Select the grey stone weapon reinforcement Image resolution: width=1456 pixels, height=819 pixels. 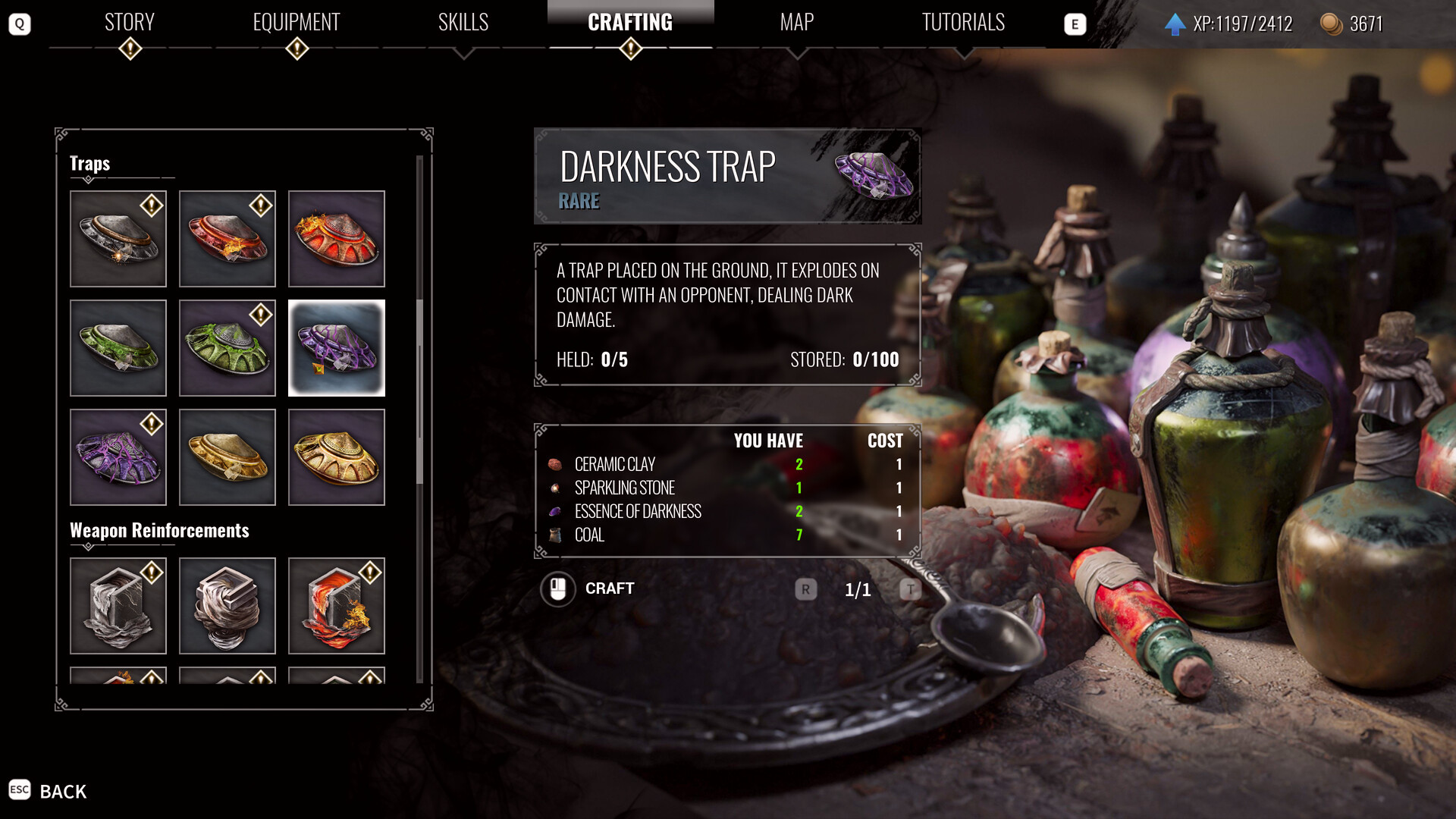(x=118, y=606)
